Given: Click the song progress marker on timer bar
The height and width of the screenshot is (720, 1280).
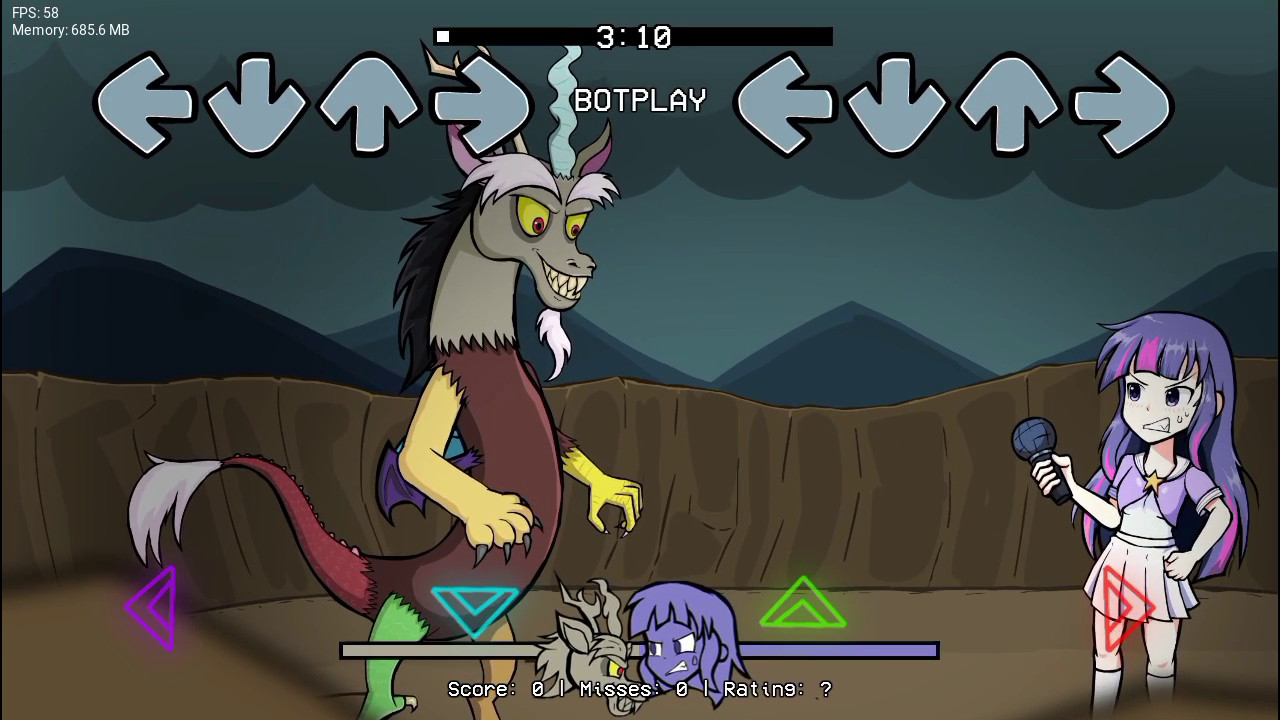Looking at the screenshot, I should [x=443, y=37].
